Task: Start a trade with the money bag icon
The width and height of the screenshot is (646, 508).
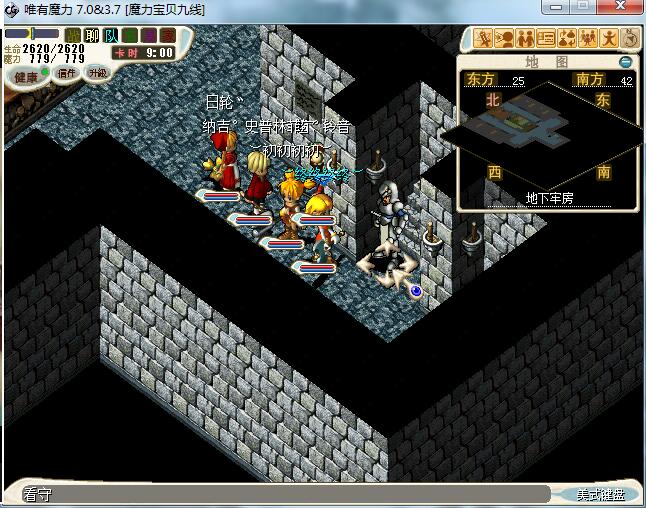Action: point(566,40)
